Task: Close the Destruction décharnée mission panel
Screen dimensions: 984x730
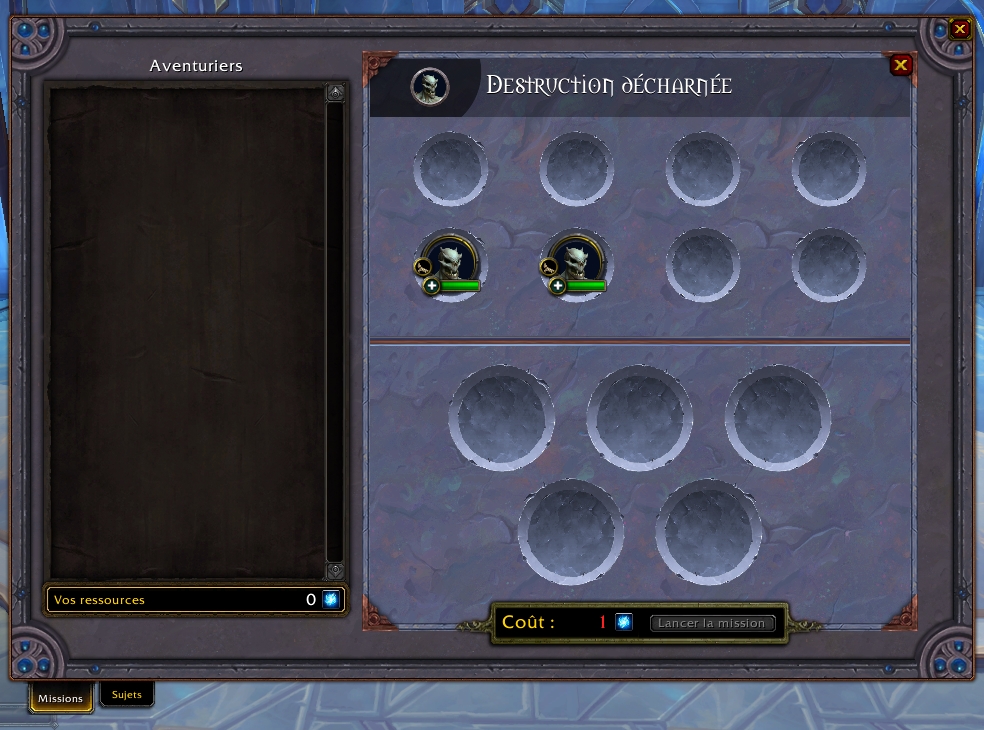Action: 901,66
